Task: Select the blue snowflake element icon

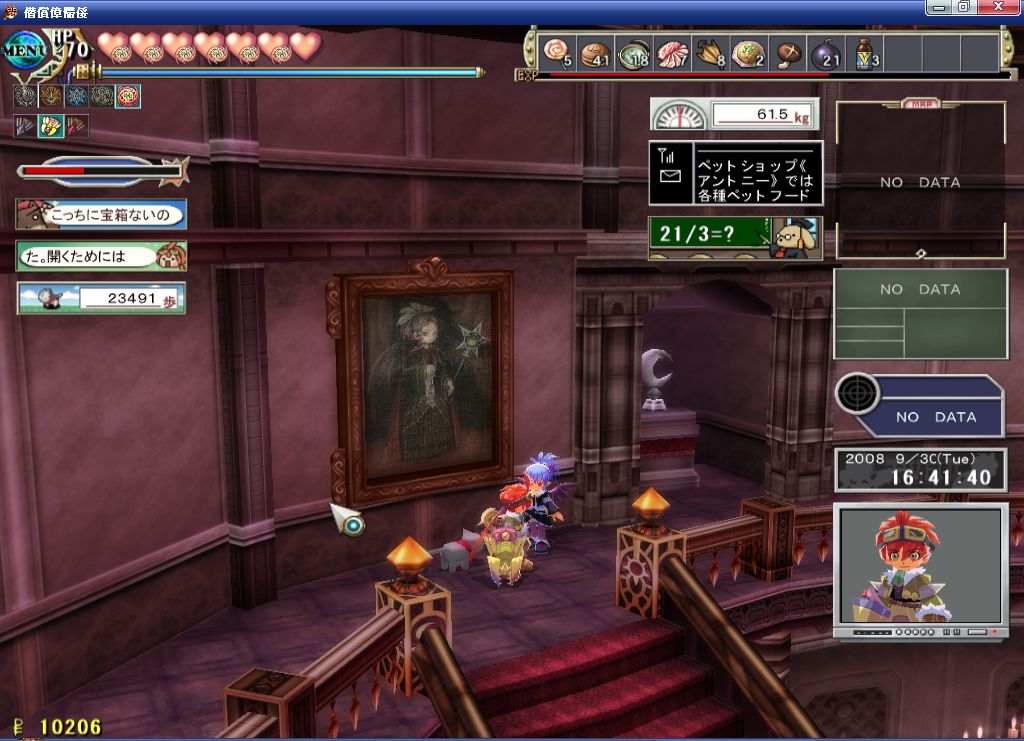Action: [76, 97]
